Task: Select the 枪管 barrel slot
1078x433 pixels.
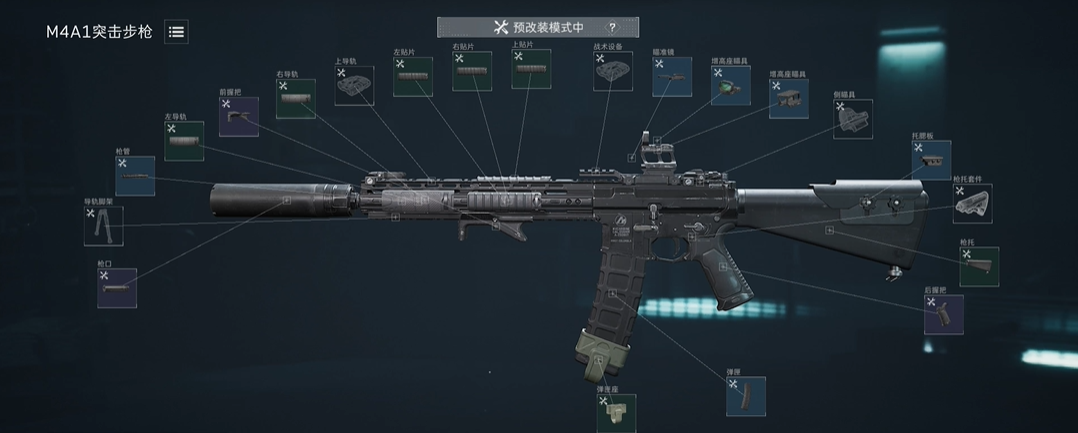Action: (135, 176)
